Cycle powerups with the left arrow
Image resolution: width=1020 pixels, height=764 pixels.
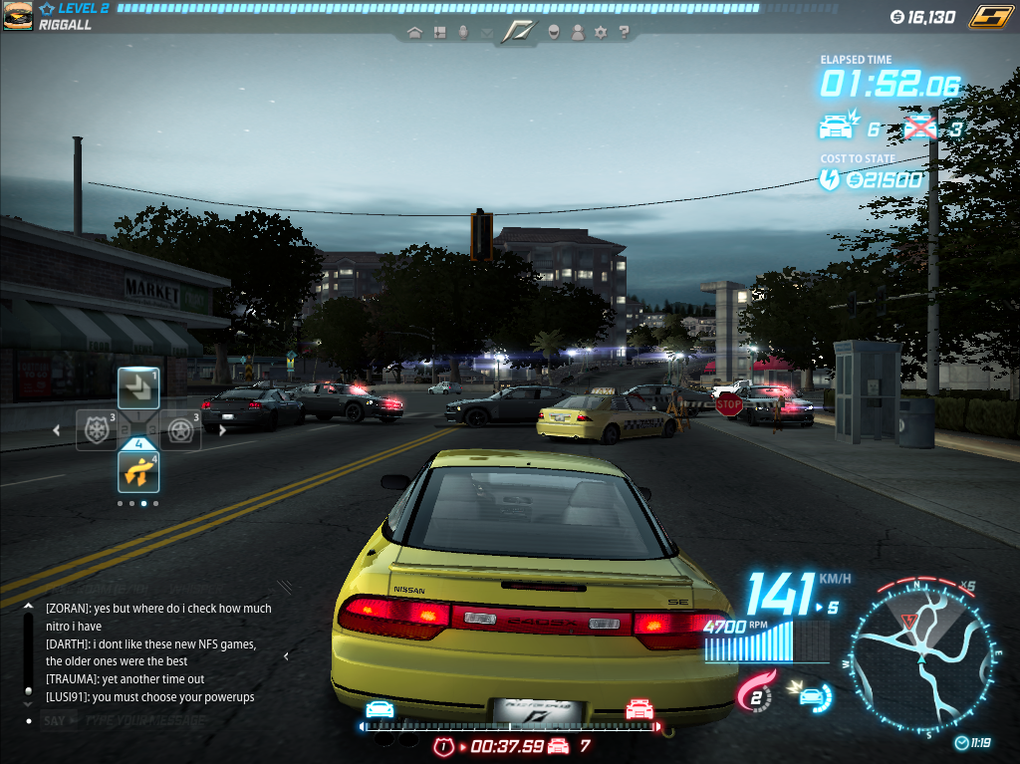pos(57,430)
